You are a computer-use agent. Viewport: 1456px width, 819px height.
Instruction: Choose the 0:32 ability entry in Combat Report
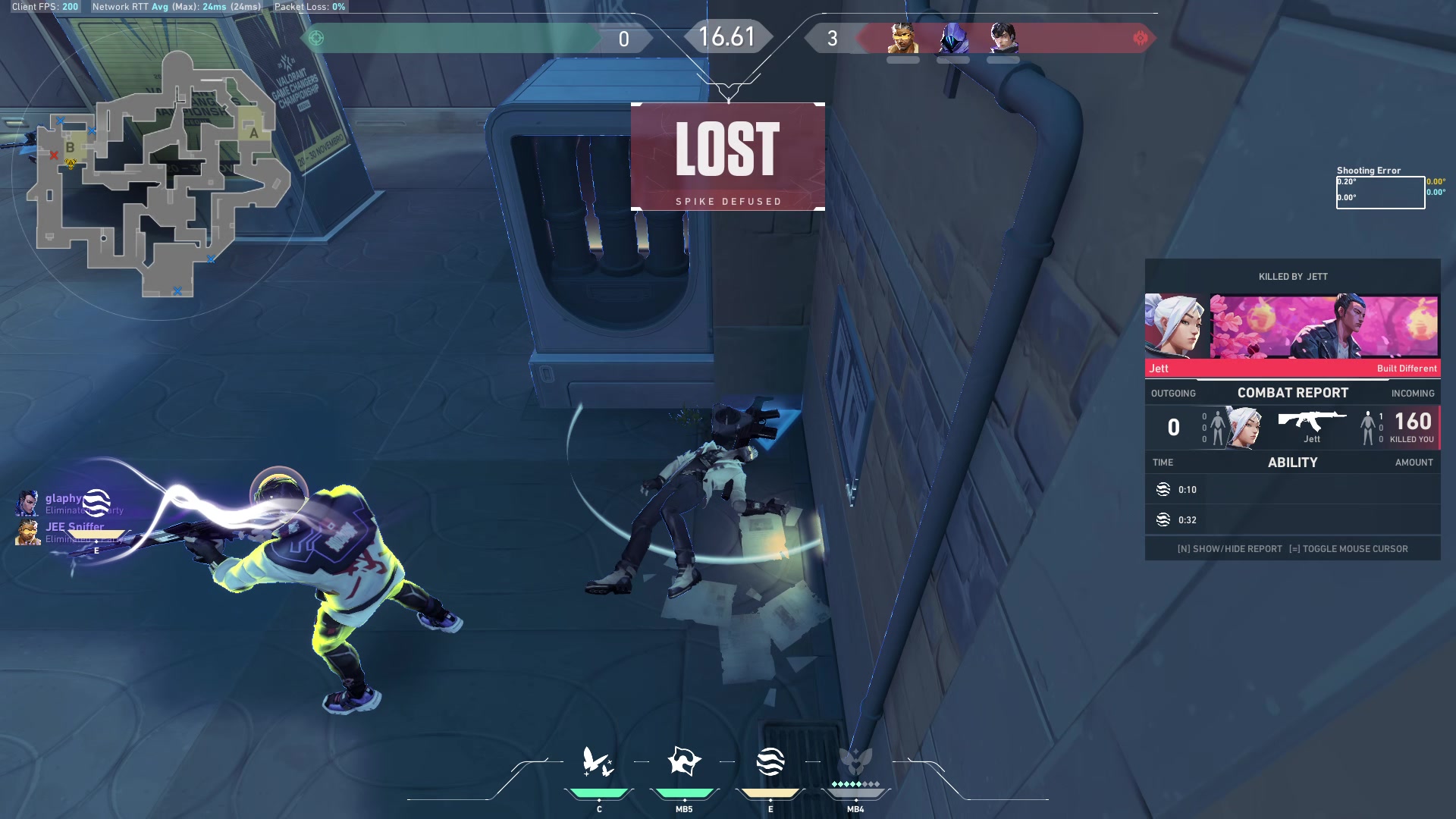[1292, 520]
